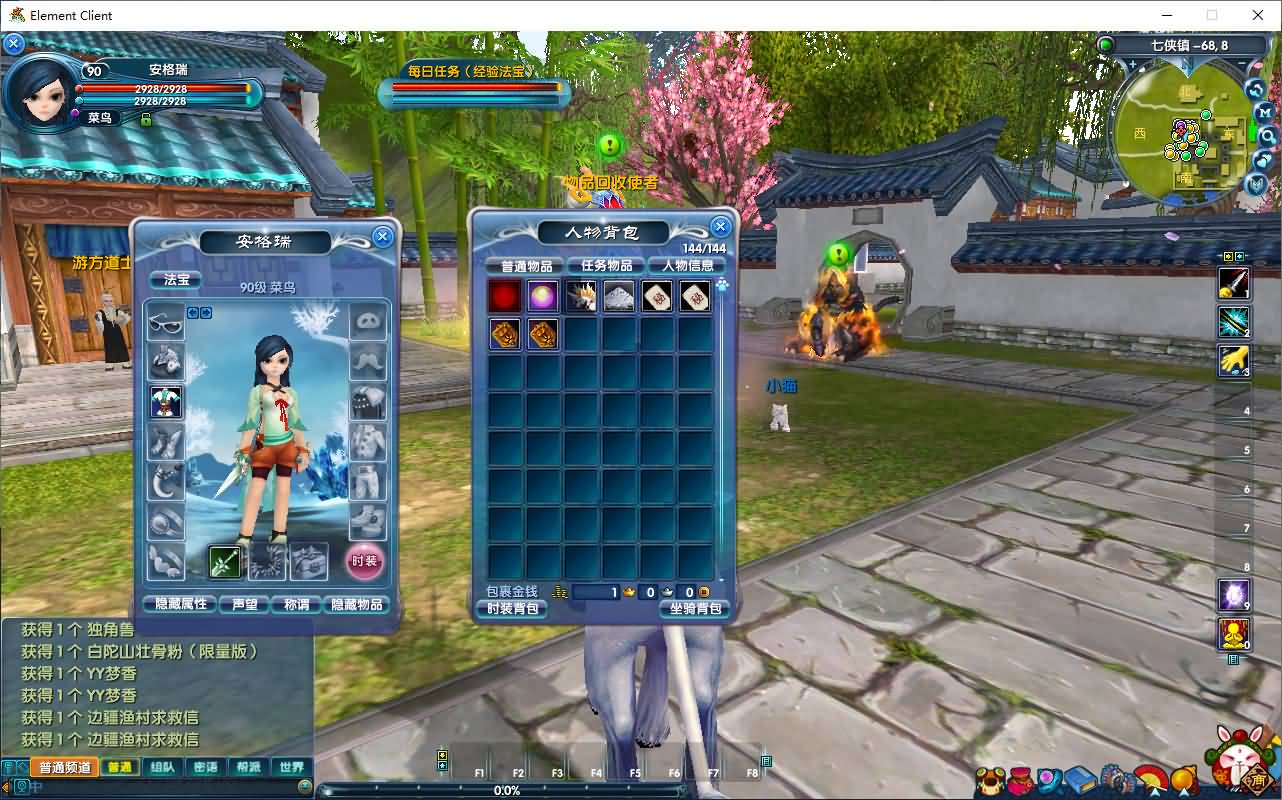Open the 人物信息 tab
Screen dimensions: 1282x800
(687, 265)
